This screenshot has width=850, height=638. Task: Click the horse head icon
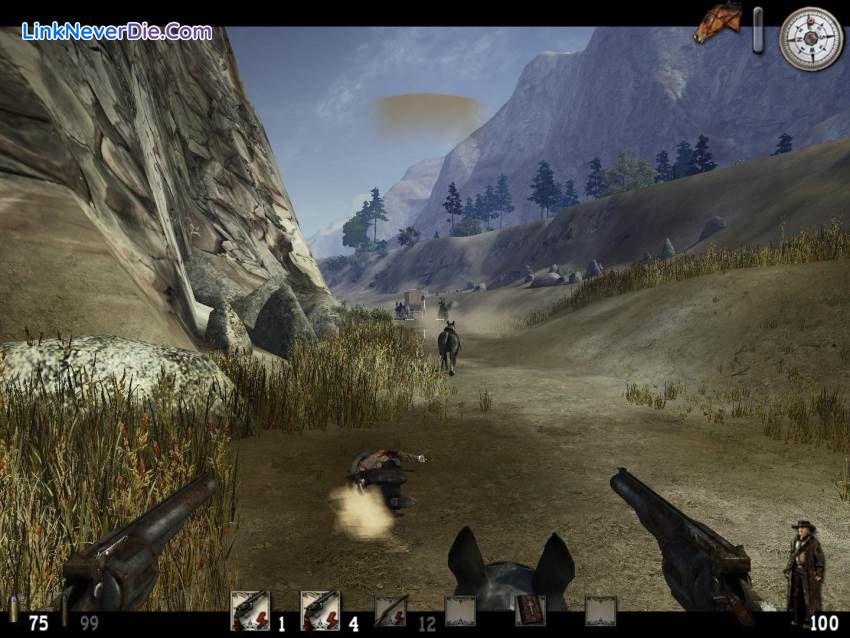717,22
